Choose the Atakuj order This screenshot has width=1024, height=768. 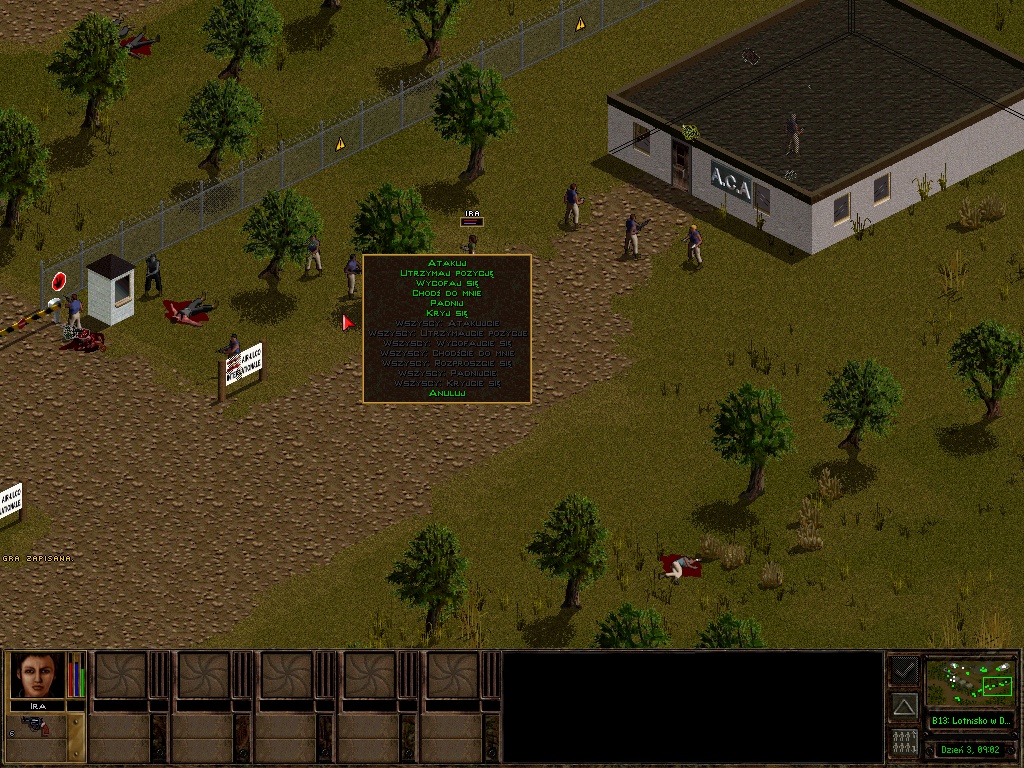point(447,263)
